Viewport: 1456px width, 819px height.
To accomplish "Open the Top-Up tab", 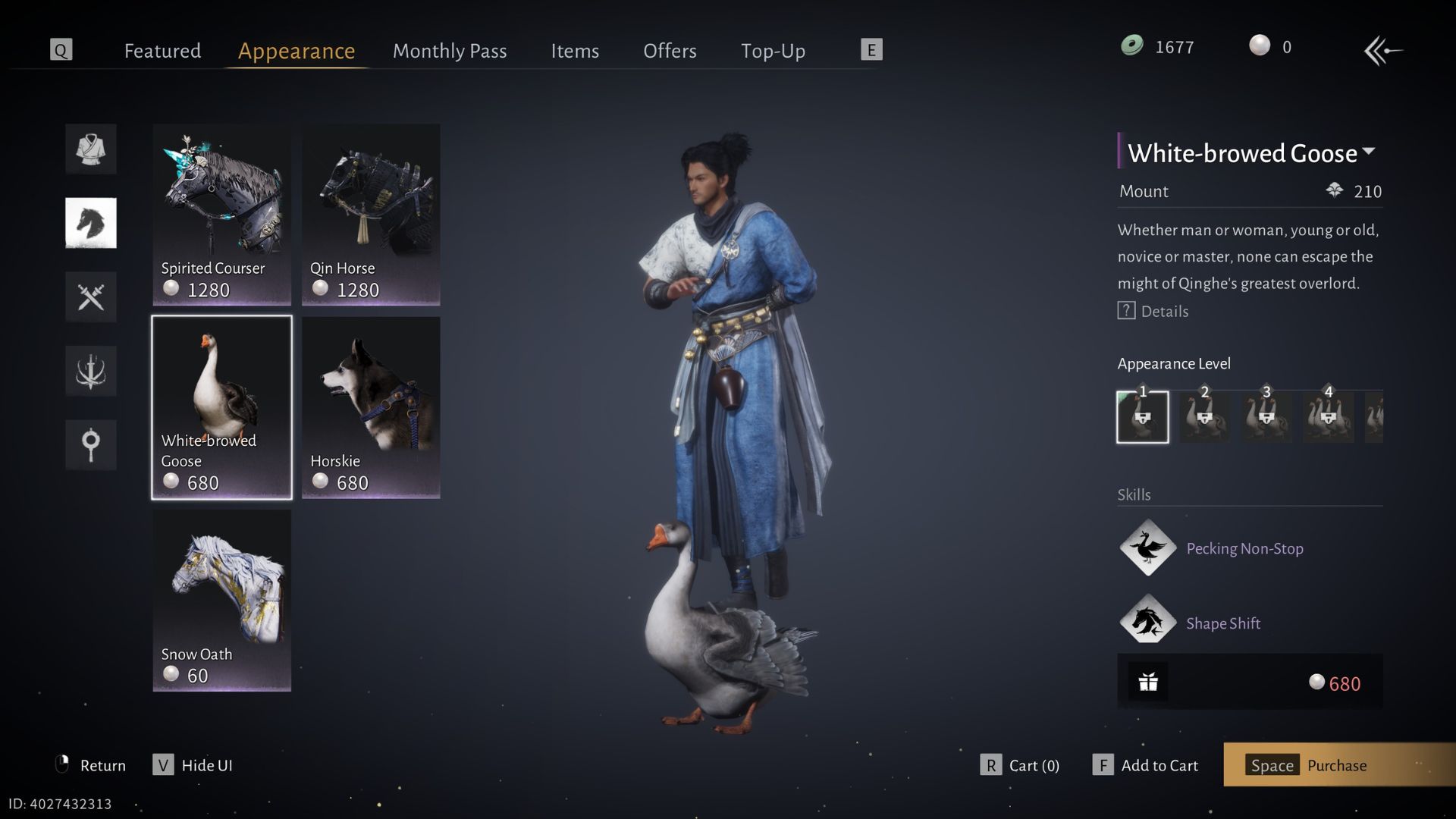I will (x=773, y=51).
